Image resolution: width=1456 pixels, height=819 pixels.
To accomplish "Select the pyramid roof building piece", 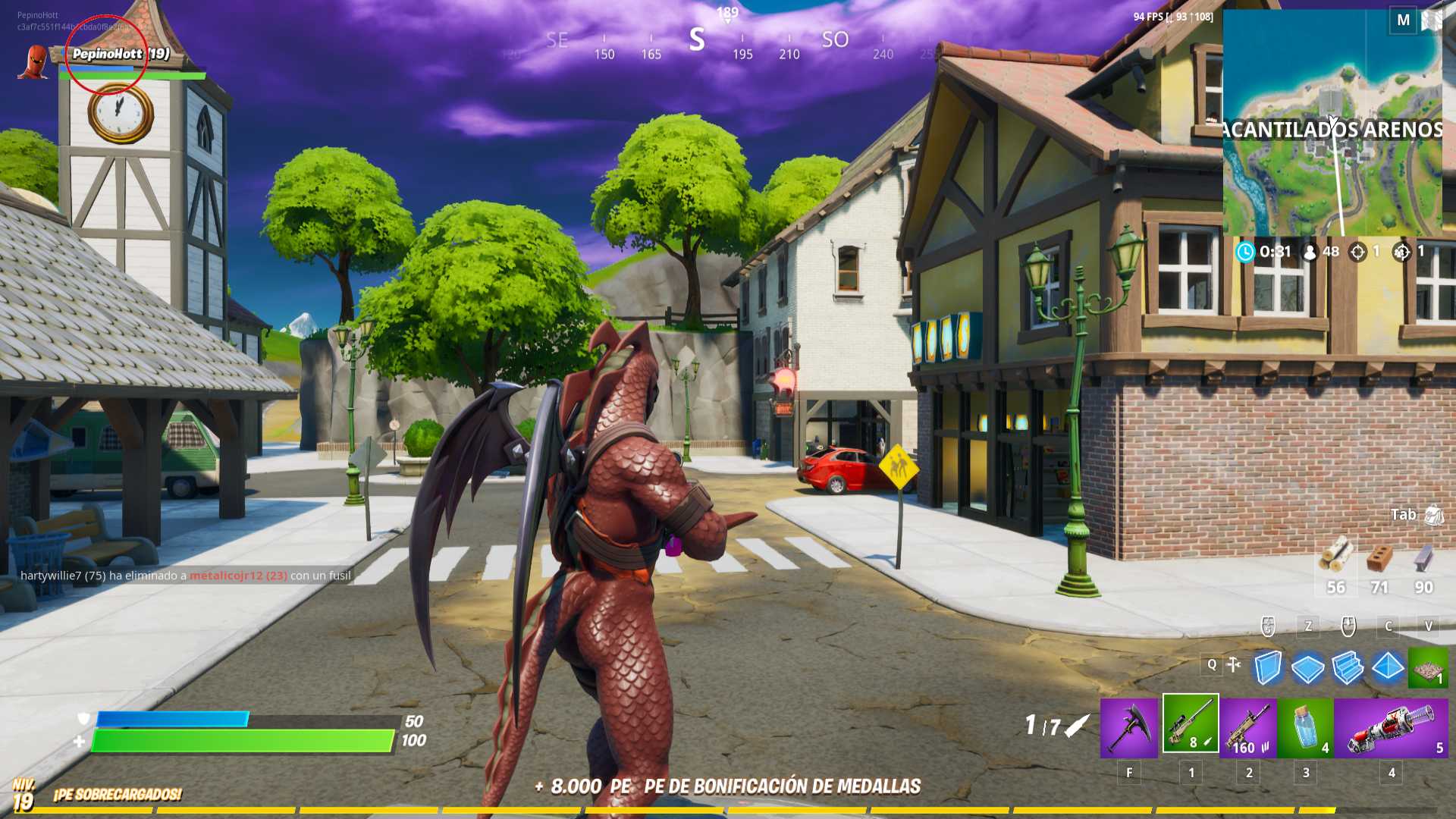I will (x=1388, y=667).
